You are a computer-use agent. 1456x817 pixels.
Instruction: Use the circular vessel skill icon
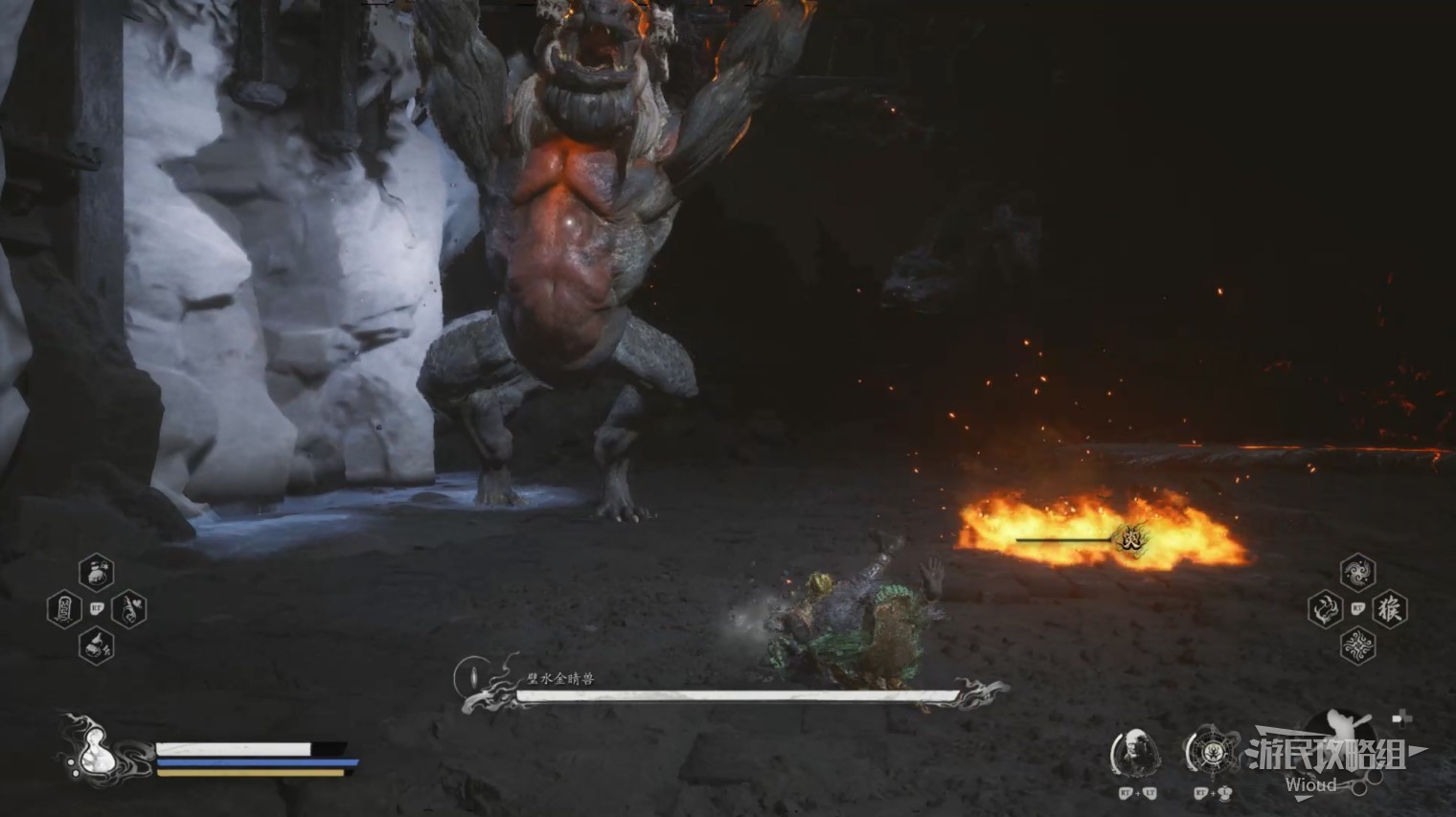(1209, 753)
